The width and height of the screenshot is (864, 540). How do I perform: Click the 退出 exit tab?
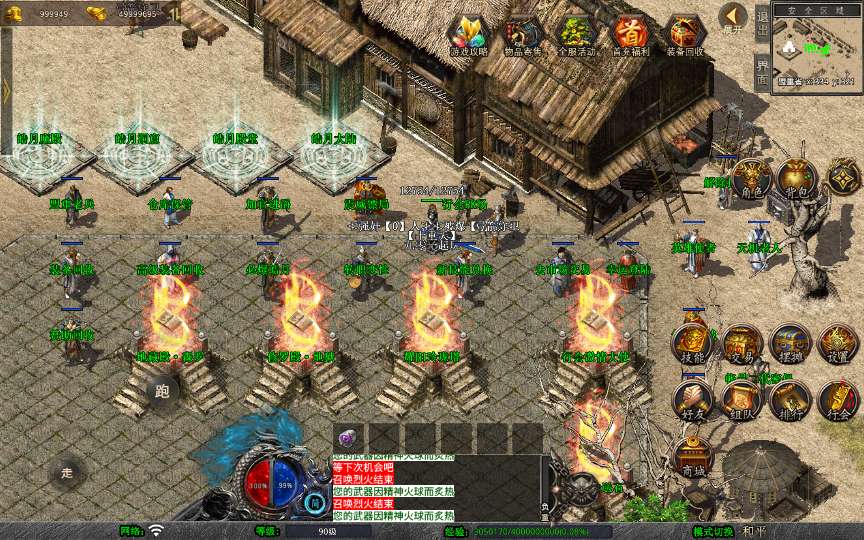pyautogui.click(x=762, y=22)
